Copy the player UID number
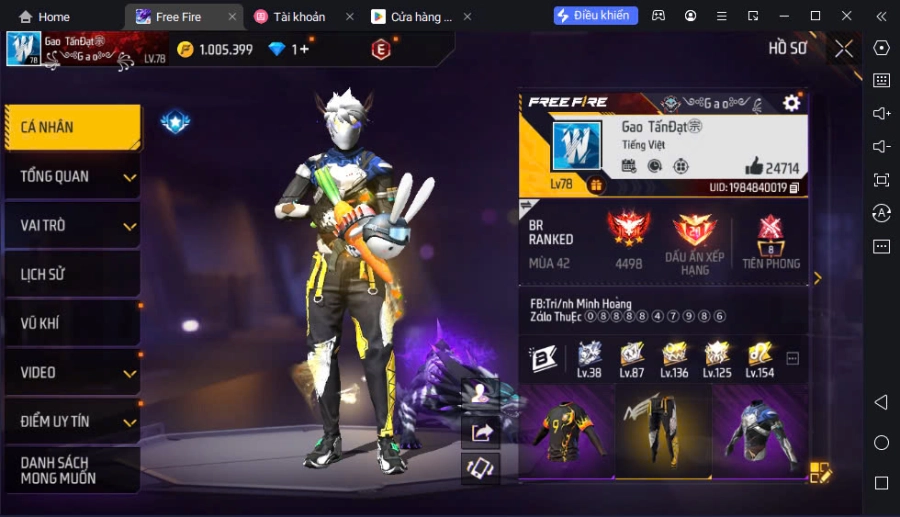This screenshot has width=900, height=517. pyautogui.click(x=794, y=187)
